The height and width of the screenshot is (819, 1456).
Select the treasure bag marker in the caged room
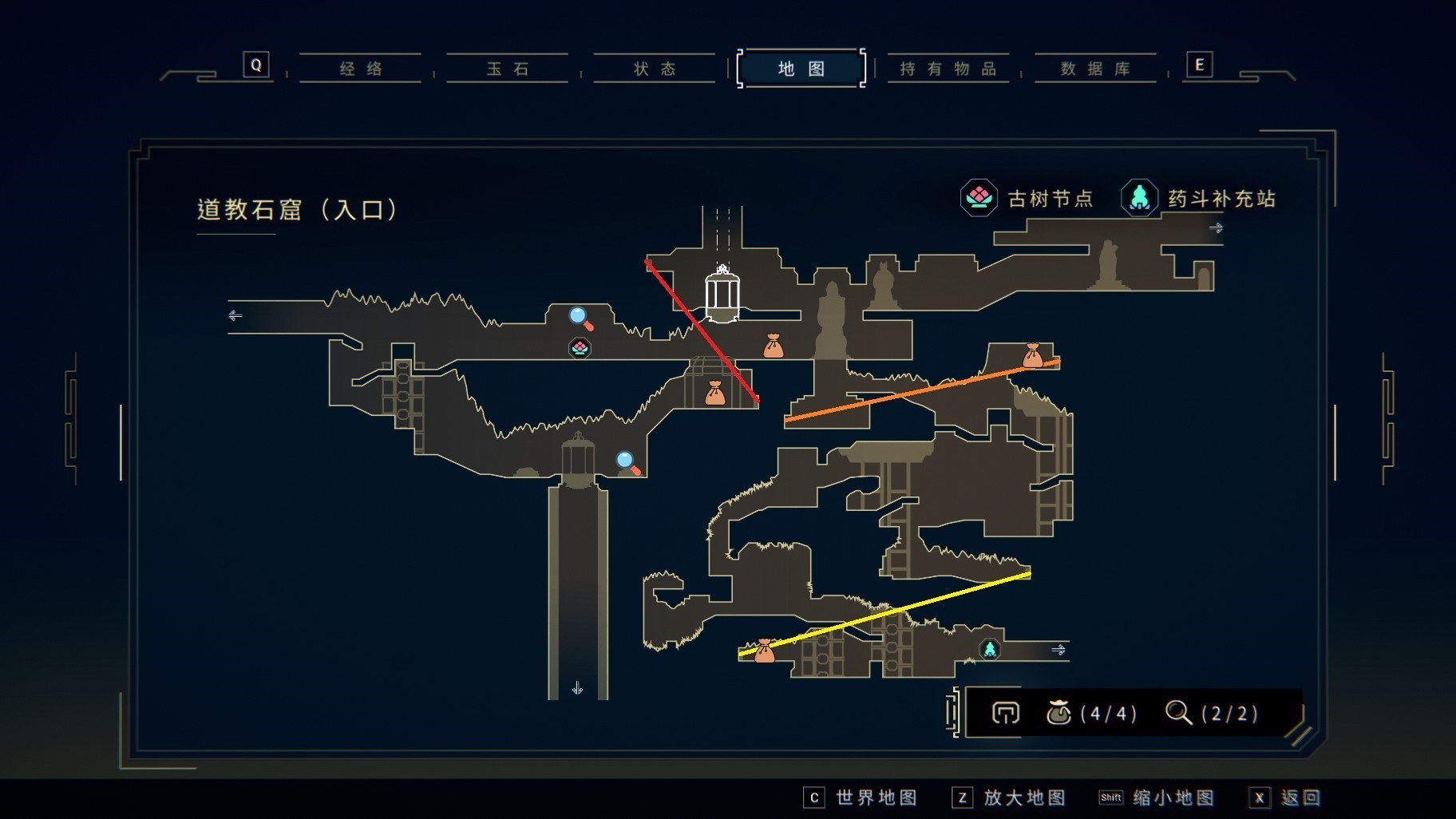[714, 393]
